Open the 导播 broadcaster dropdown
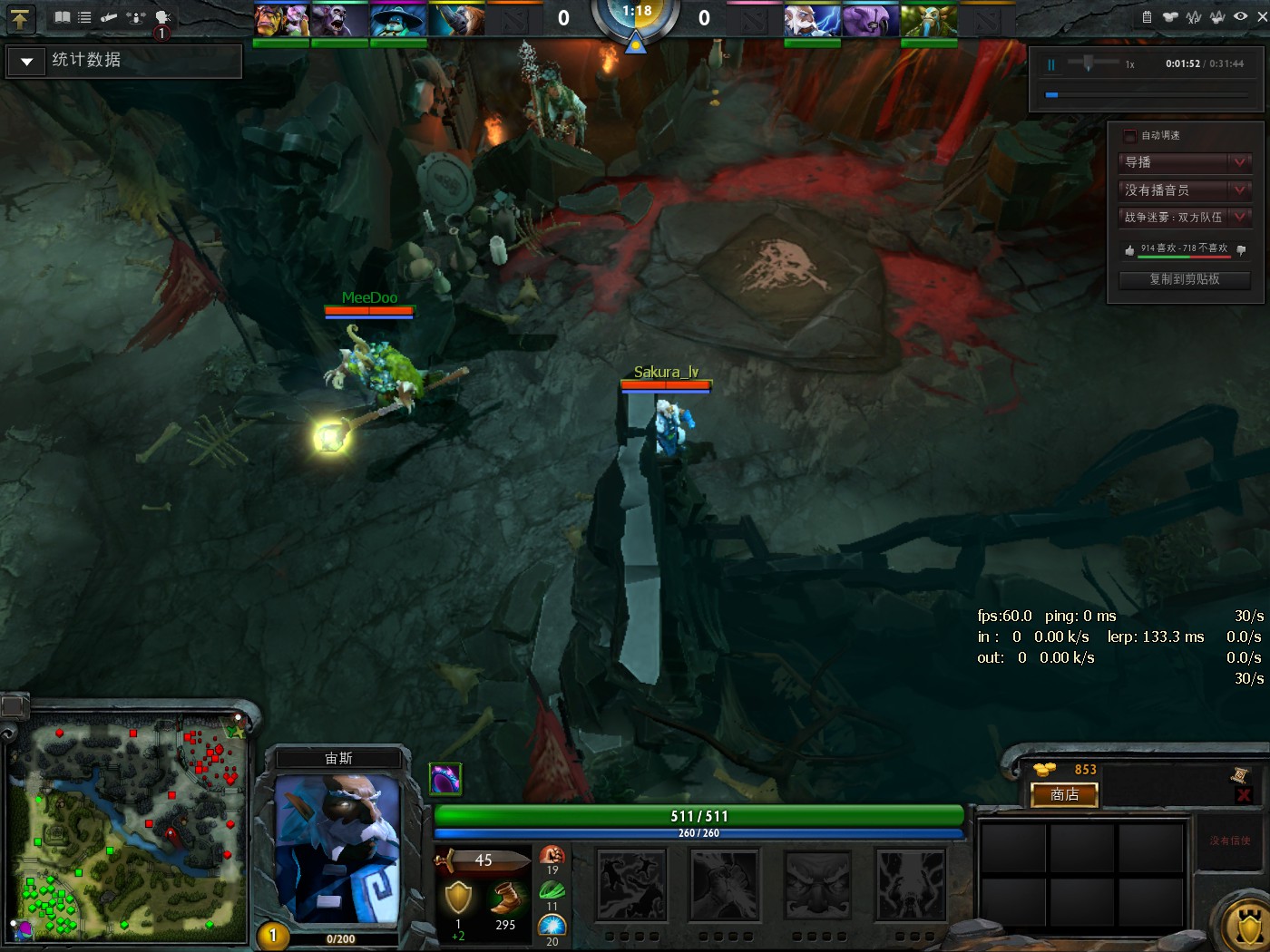This screenshot has height=952, width=1270. click(x=1185, y=163)
